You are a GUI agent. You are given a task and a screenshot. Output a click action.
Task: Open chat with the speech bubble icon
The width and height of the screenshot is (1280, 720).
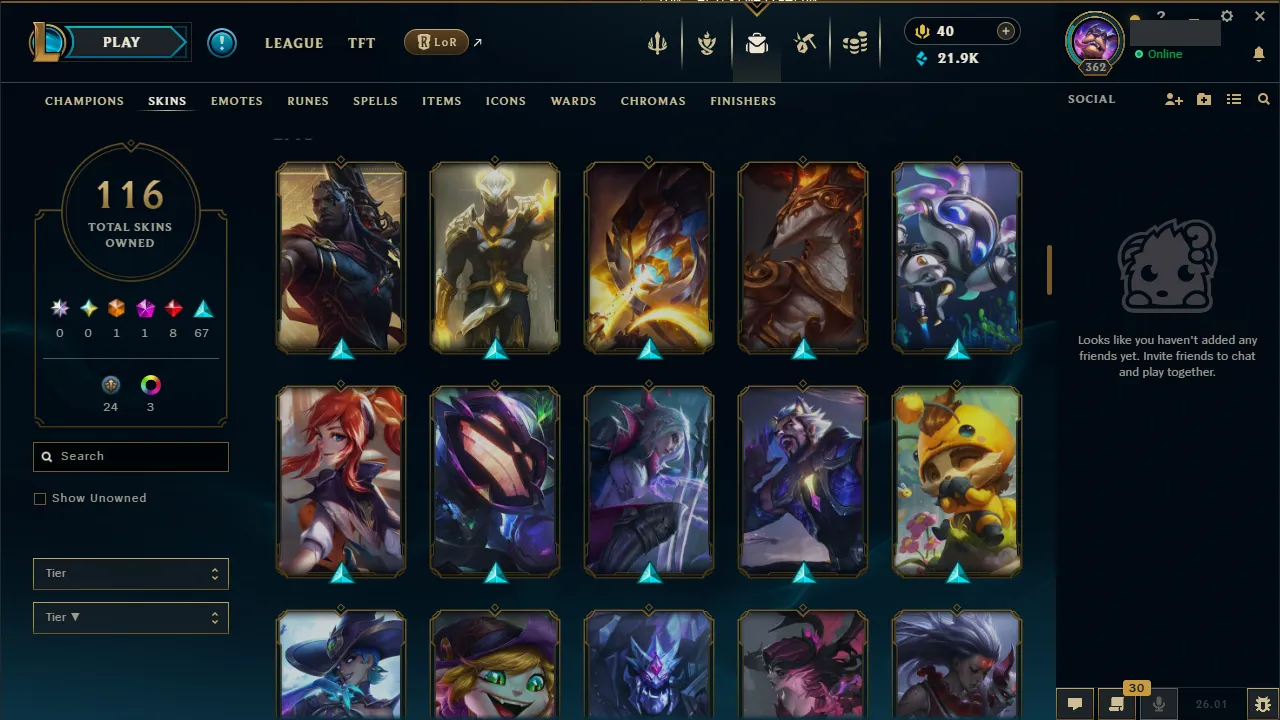coord(1075,703)
